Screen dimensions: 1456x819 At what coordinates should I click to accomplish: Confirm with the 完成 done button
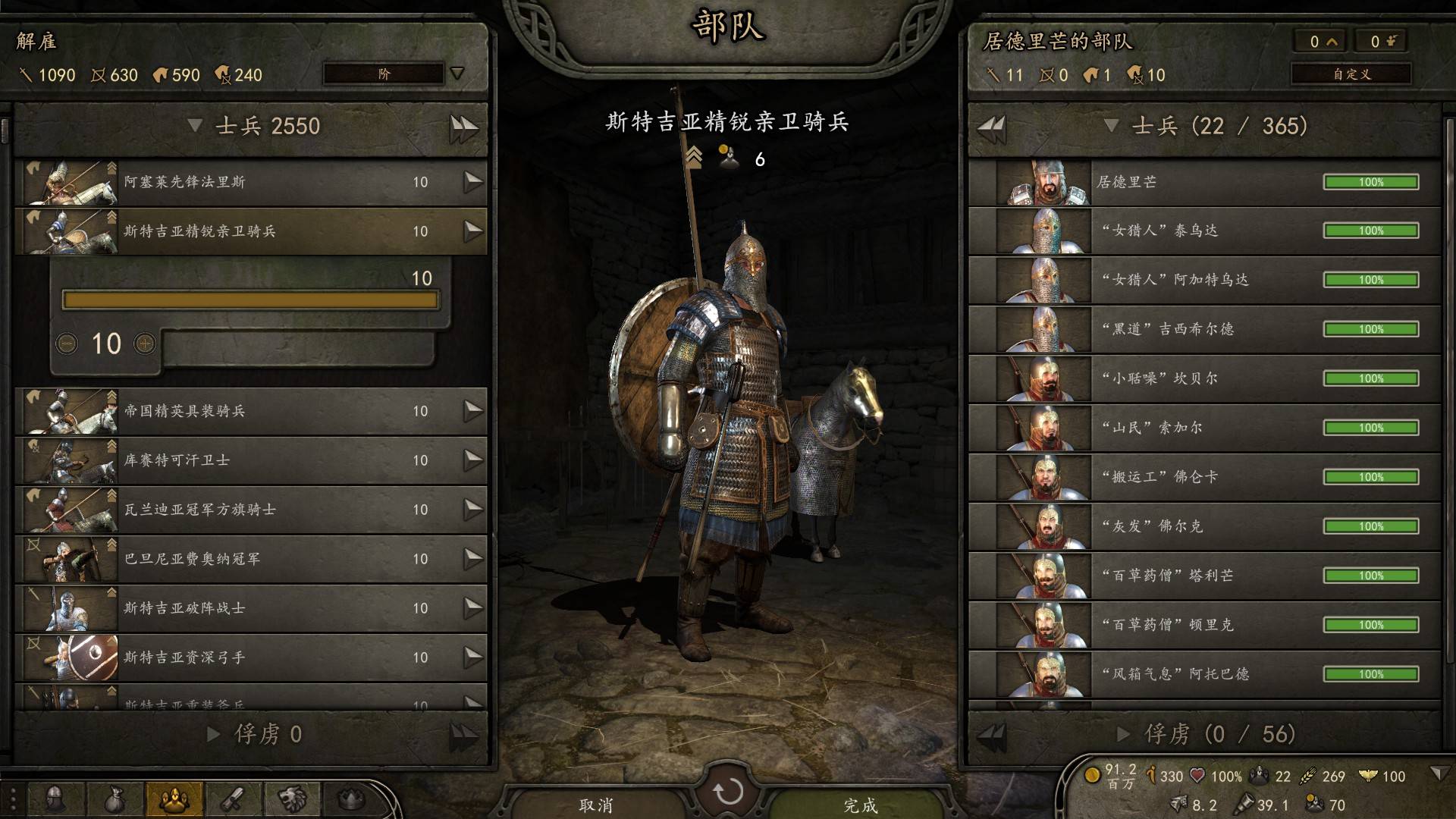(x=861, y=805)
